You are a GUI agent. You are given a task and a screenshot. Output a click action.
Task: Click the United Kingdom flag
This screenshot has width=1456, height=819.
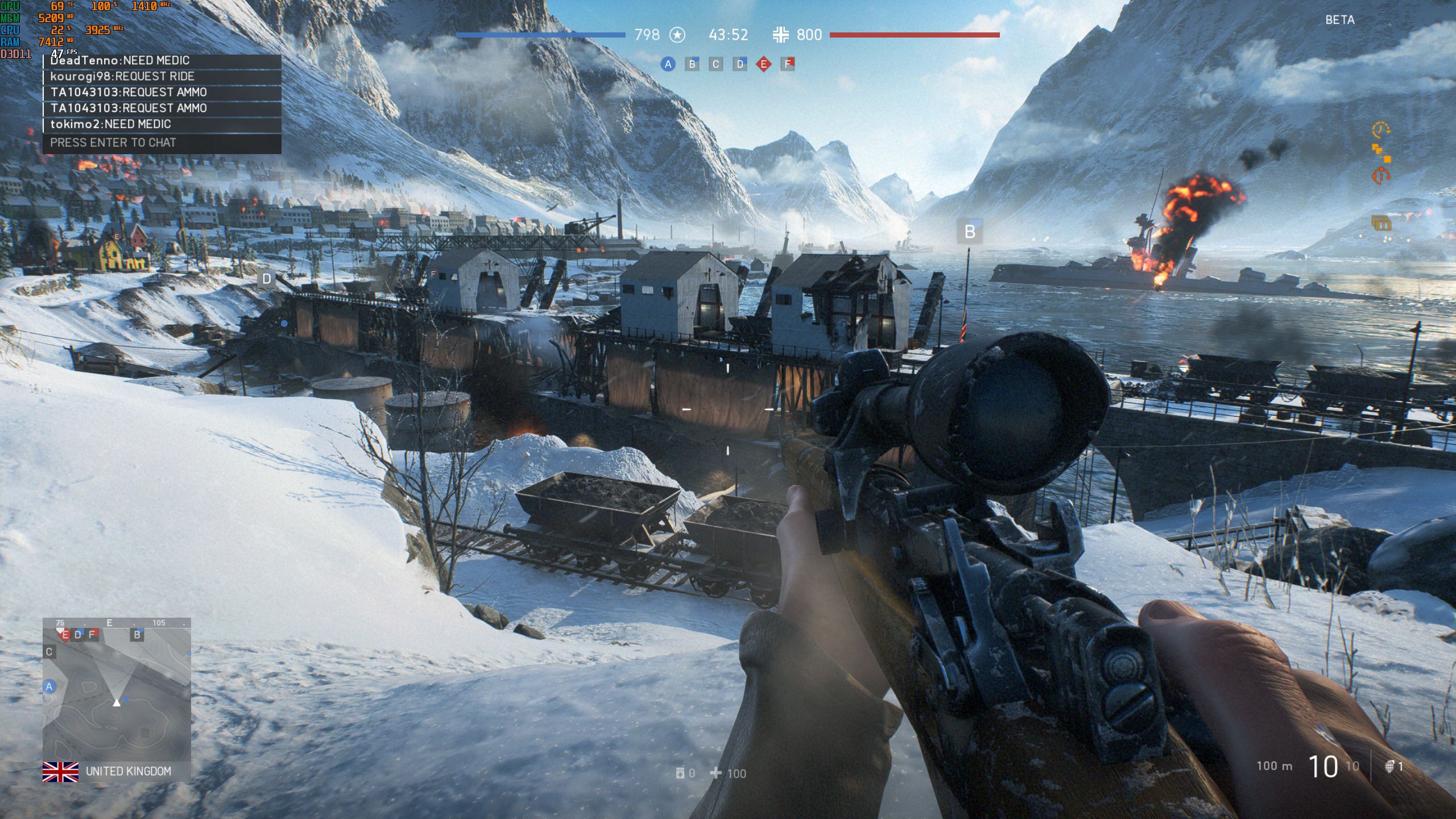click(x=60, y=772)
